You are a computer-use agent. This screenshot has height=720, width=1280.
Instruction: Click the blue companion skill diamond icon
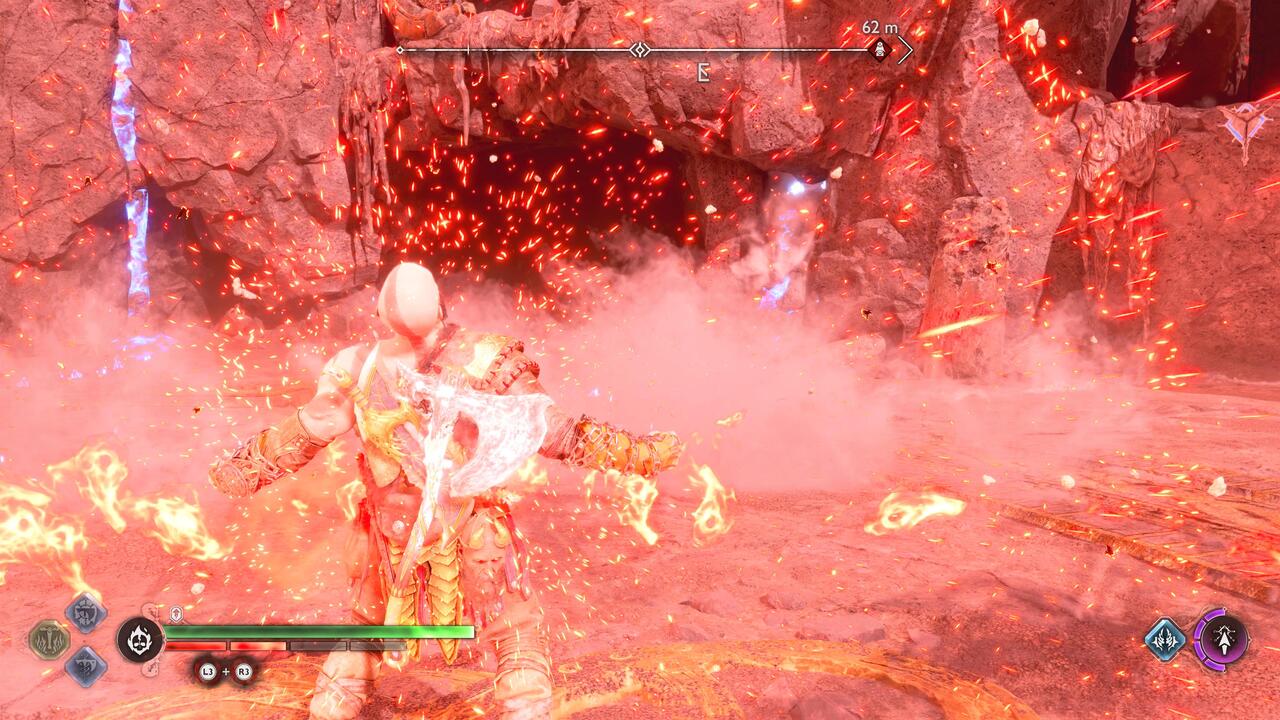(1166, 640)
